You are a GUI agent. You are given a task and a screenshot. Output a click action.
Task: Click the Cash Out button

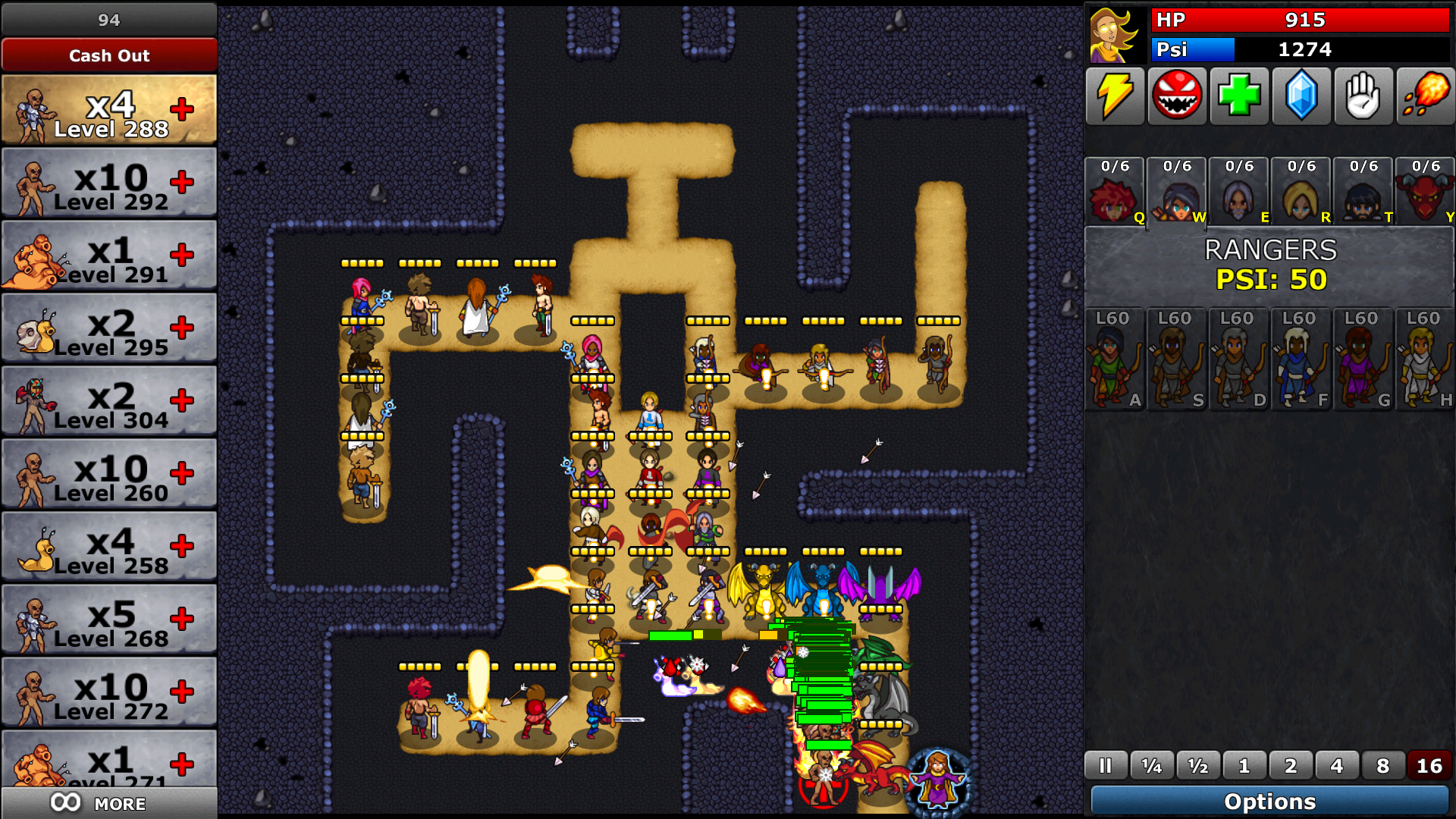tap(109, 55)
